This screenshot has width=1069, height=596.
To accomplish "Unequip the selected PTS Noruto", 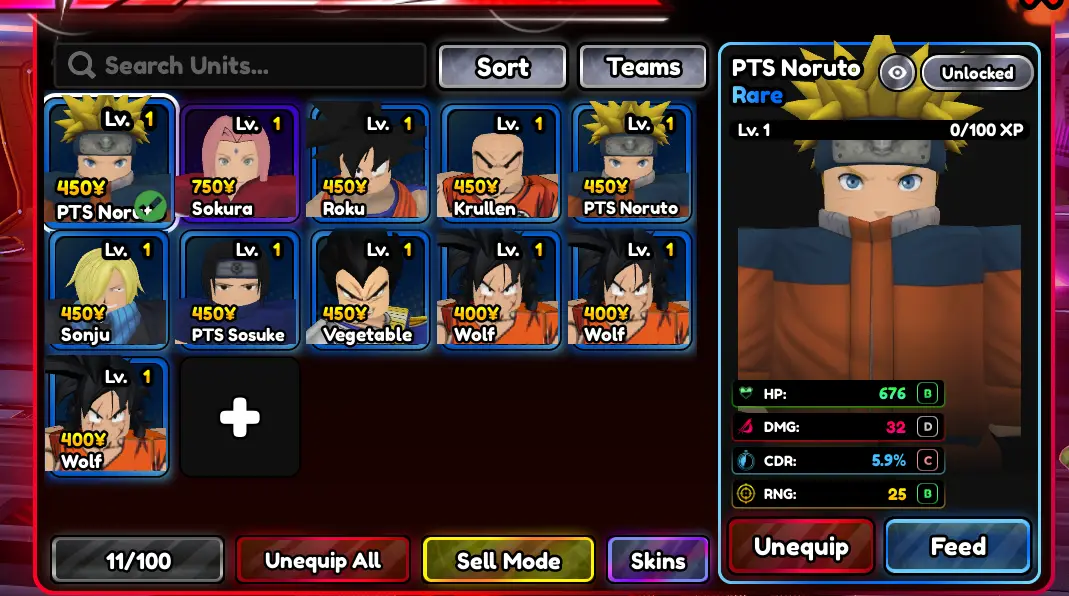I will pyautogui.click(x=801, y=547).
